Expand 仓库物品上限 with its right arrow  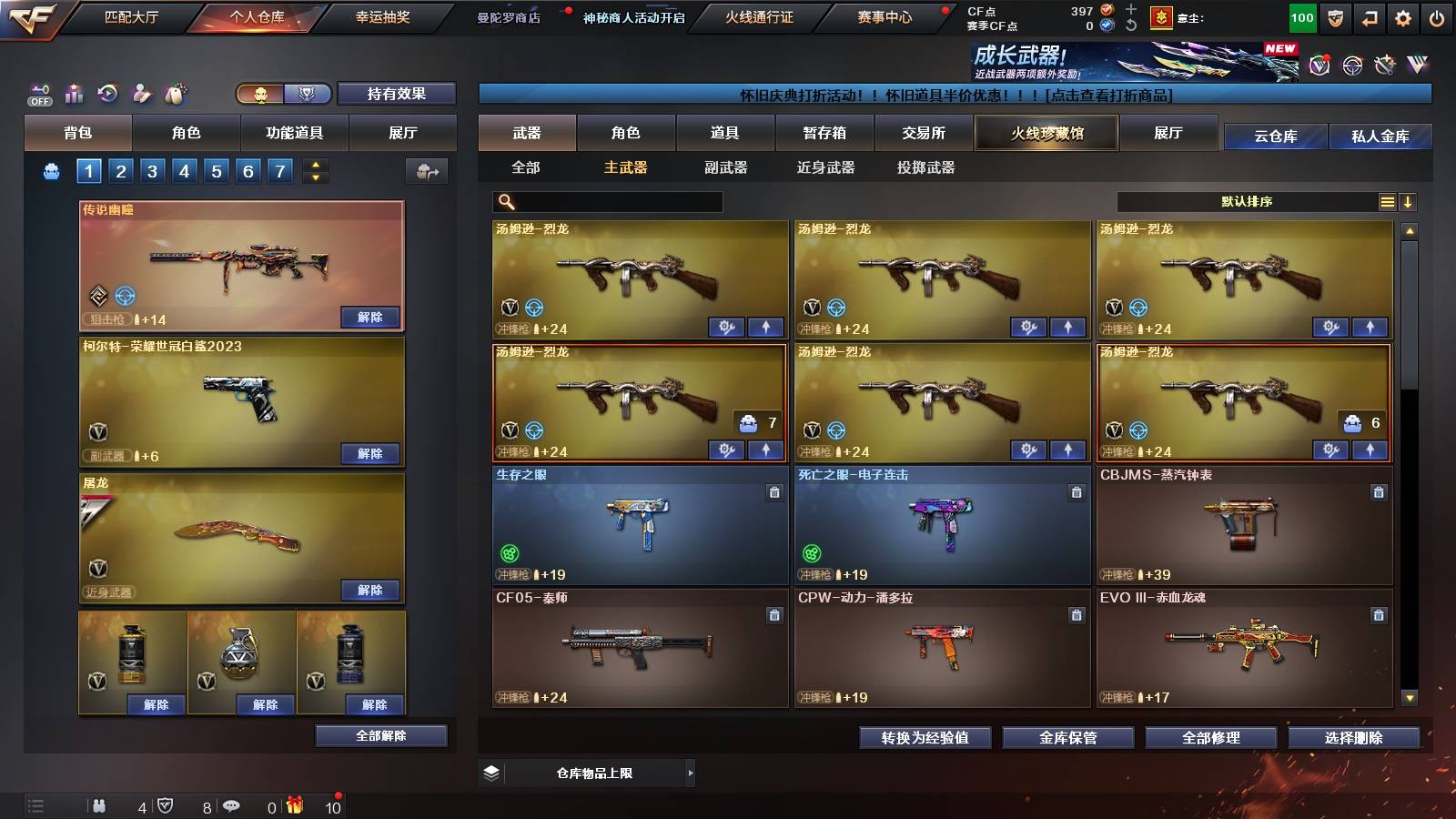click(691, 773)
